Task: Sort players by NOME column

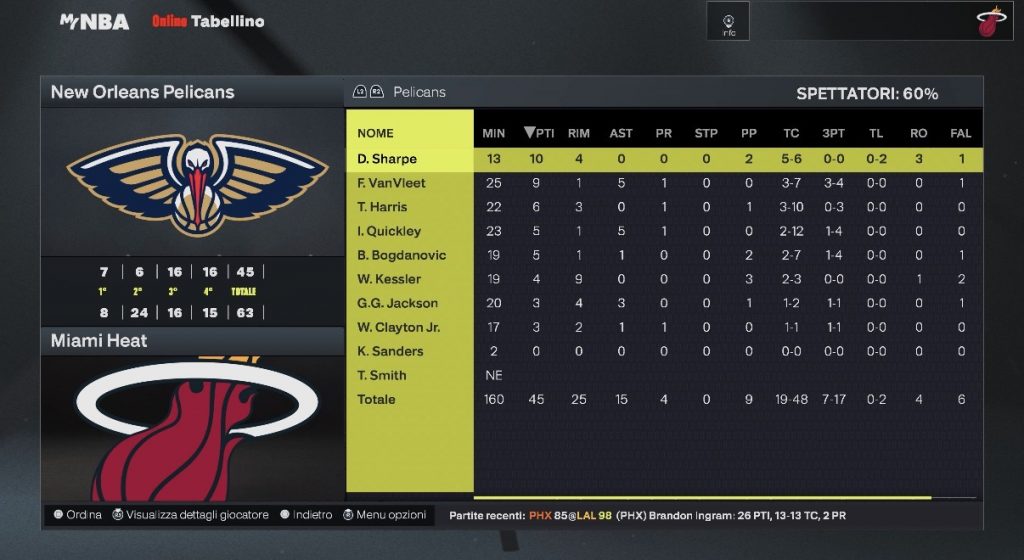Action: pos(375,133)
